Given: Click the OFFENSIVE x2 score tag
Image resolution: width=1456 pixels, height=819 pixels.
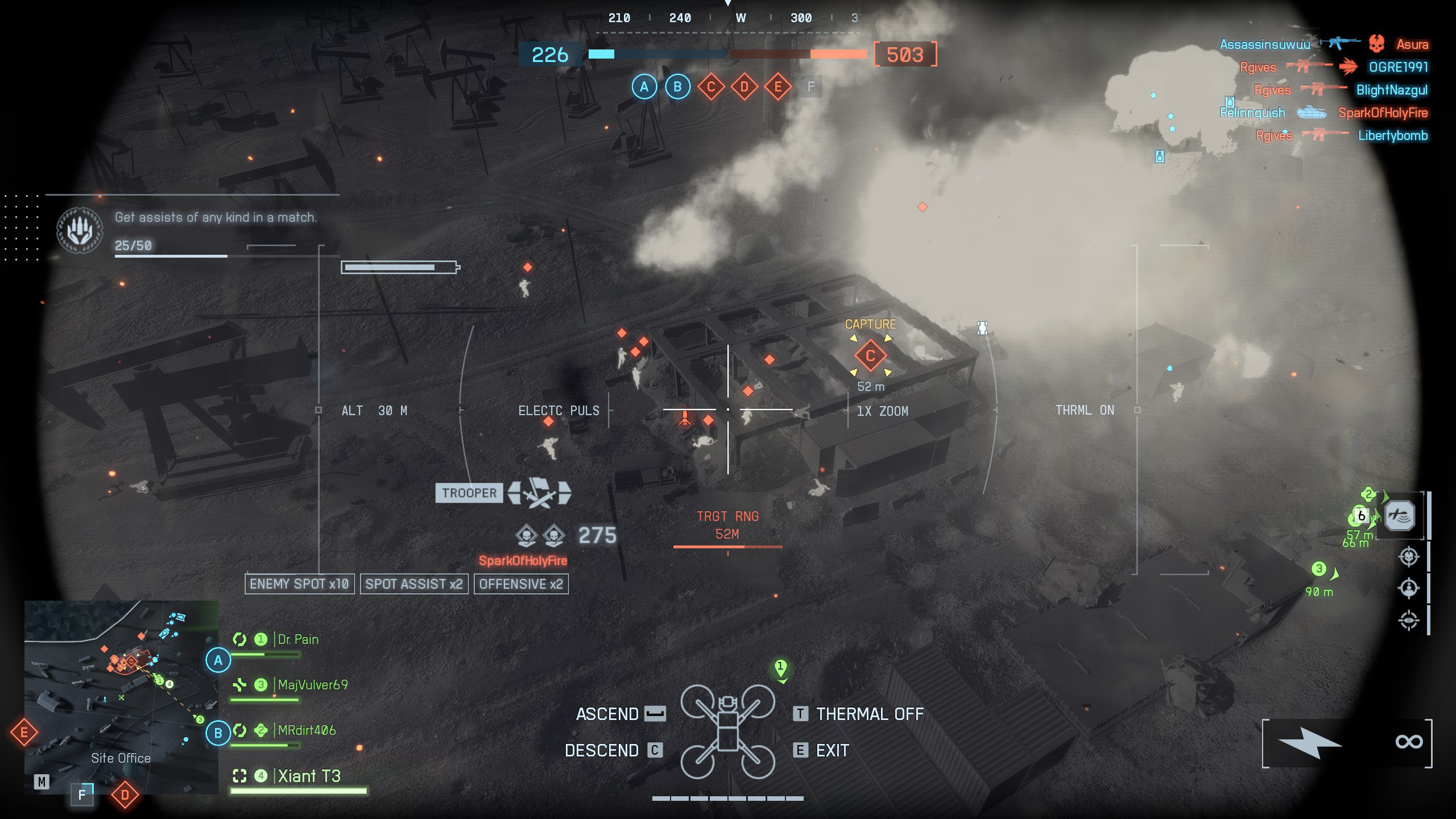Looking at the screenshot, I should click(x=521, y=584).
